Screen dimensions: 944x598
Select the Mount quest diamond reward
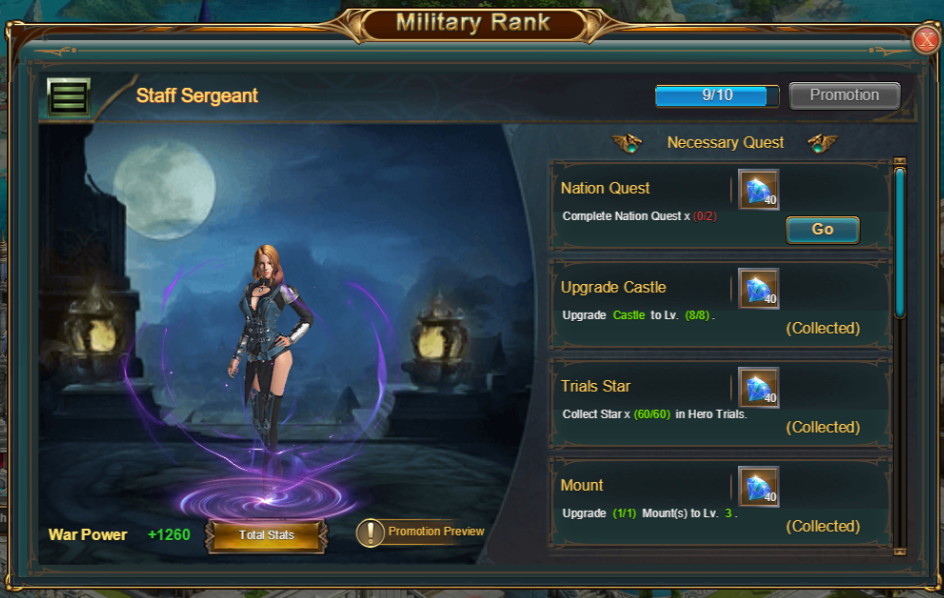[x=758, y=486]
